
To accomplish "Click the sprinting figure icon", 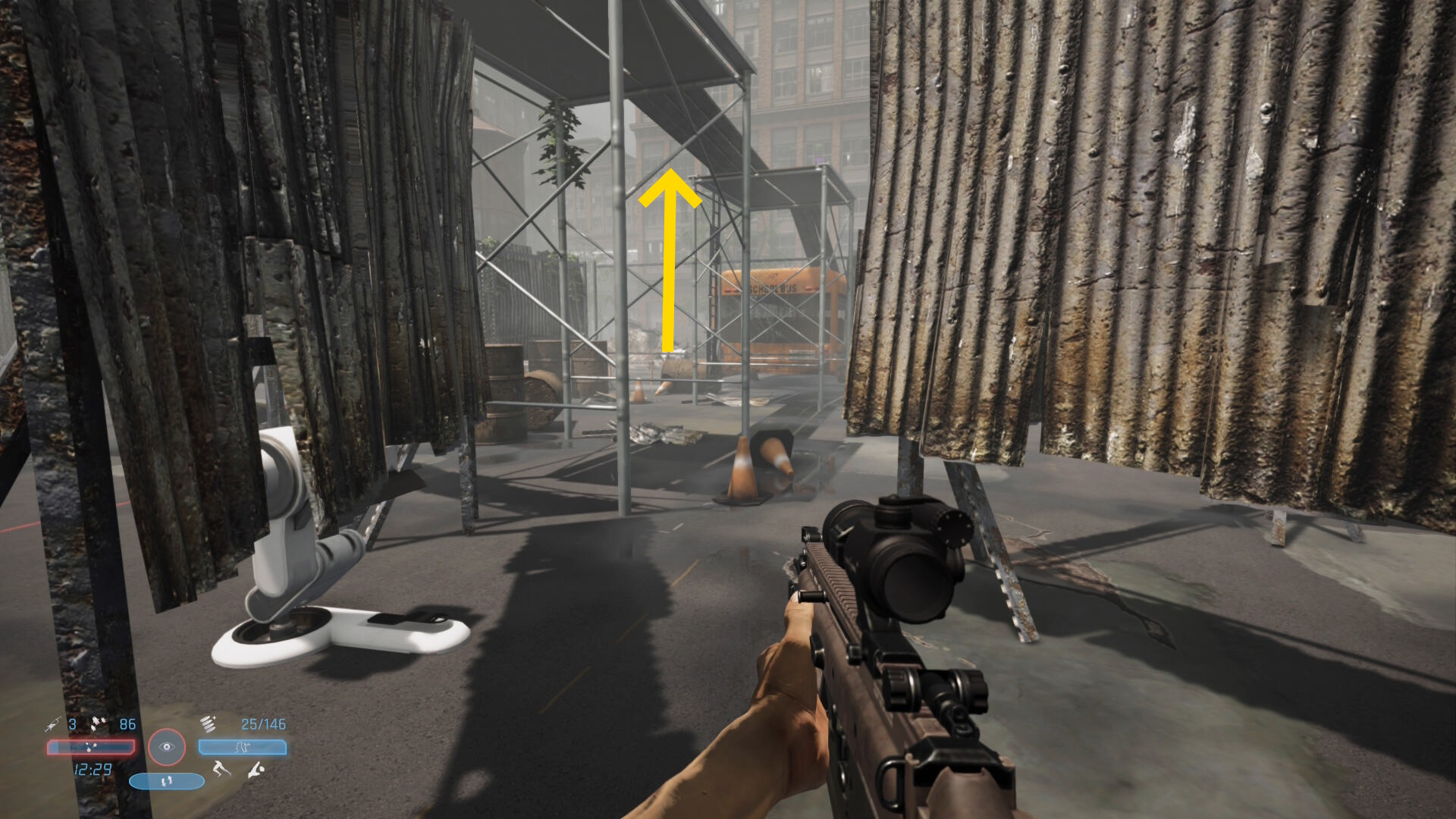I will [221, 770].
